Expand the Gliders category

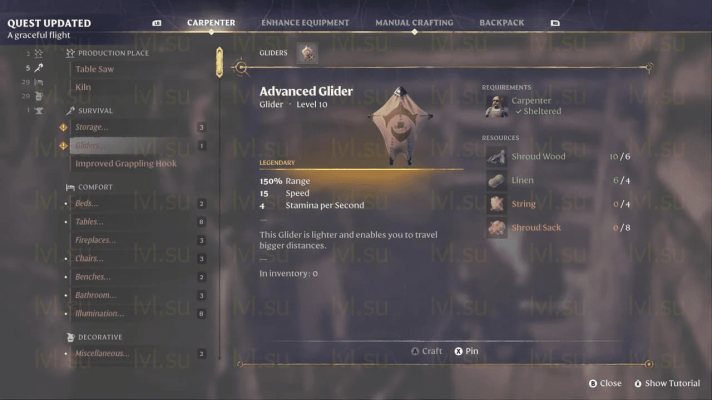[90, 145]
